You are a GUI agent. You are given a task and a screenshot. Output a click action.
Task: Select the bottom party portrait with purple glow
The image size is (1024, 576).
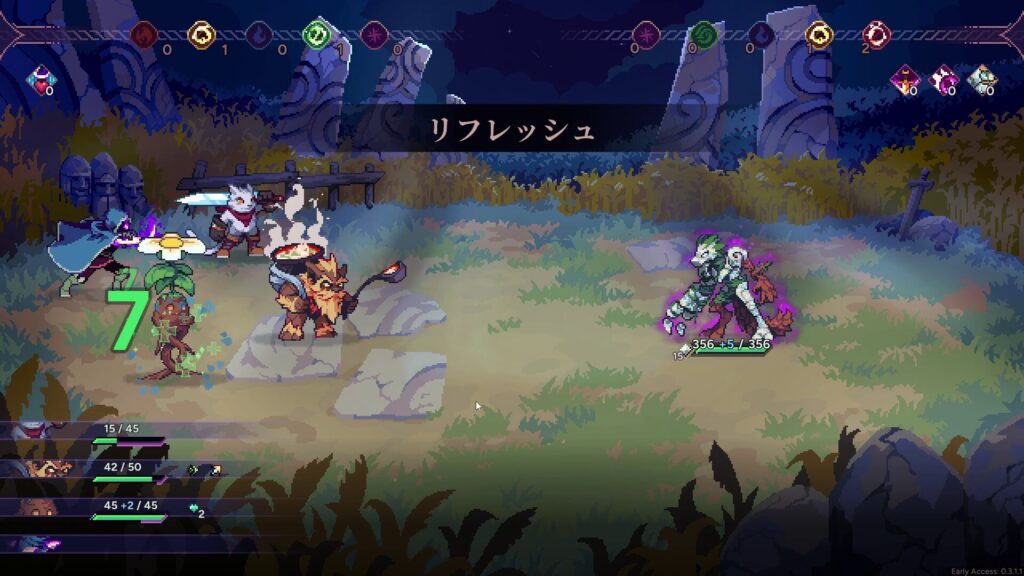[x=40, y=543]
